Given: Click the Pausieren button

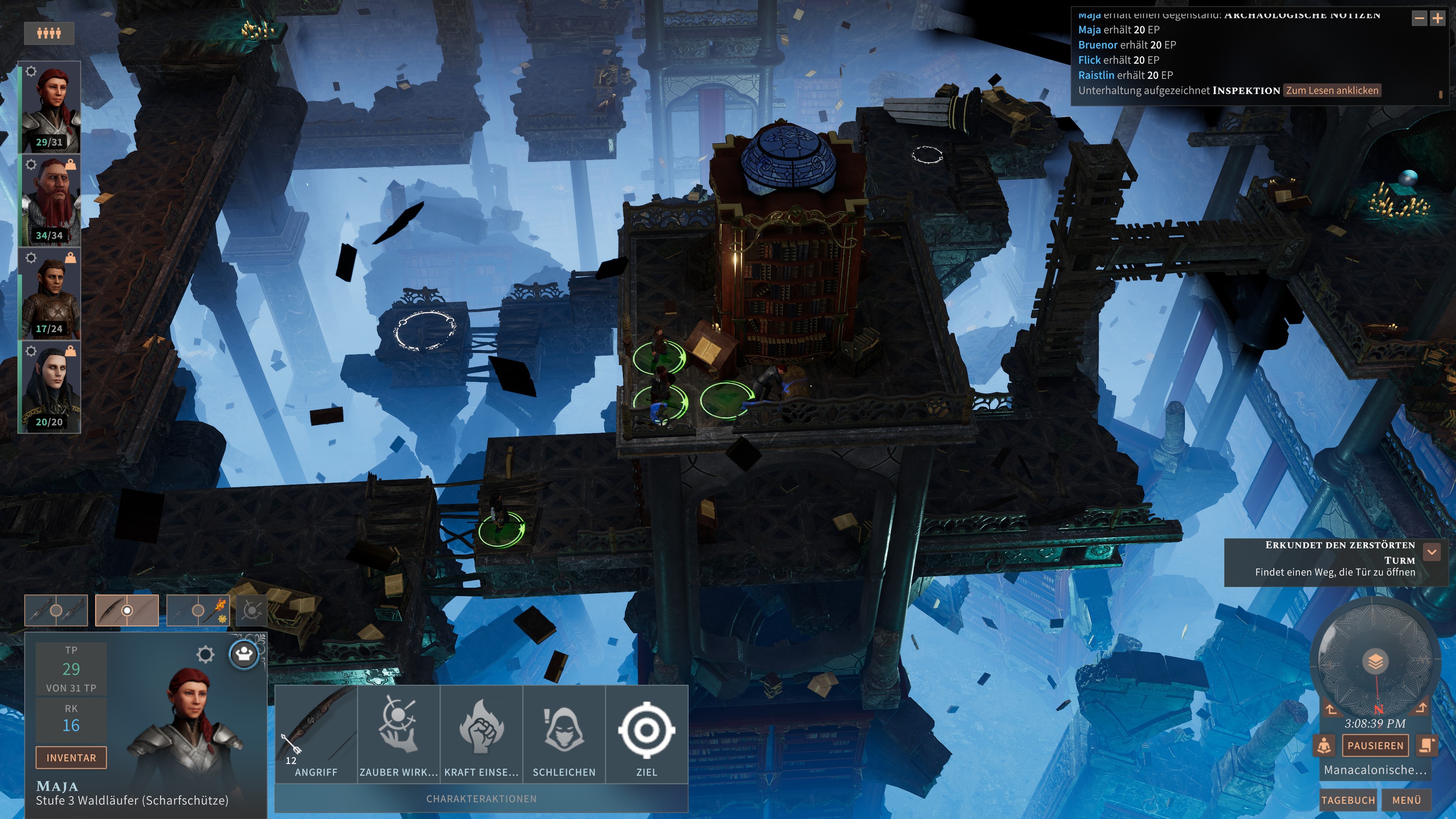Looking at the screenshot, I should (x=1375, y=745).
